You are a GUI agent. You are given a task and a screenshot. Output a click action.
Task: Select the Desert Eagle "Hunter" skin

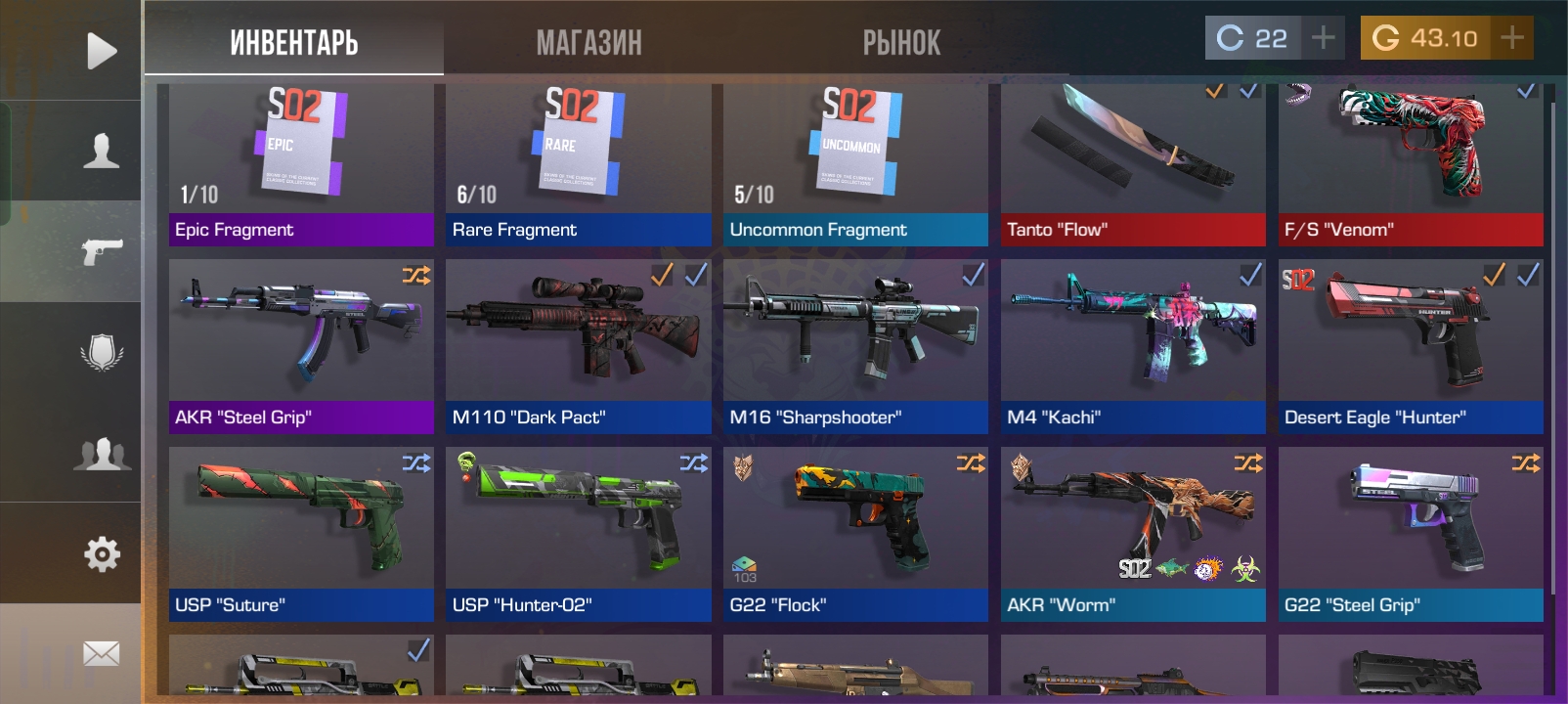click(x=1411, y=346)
